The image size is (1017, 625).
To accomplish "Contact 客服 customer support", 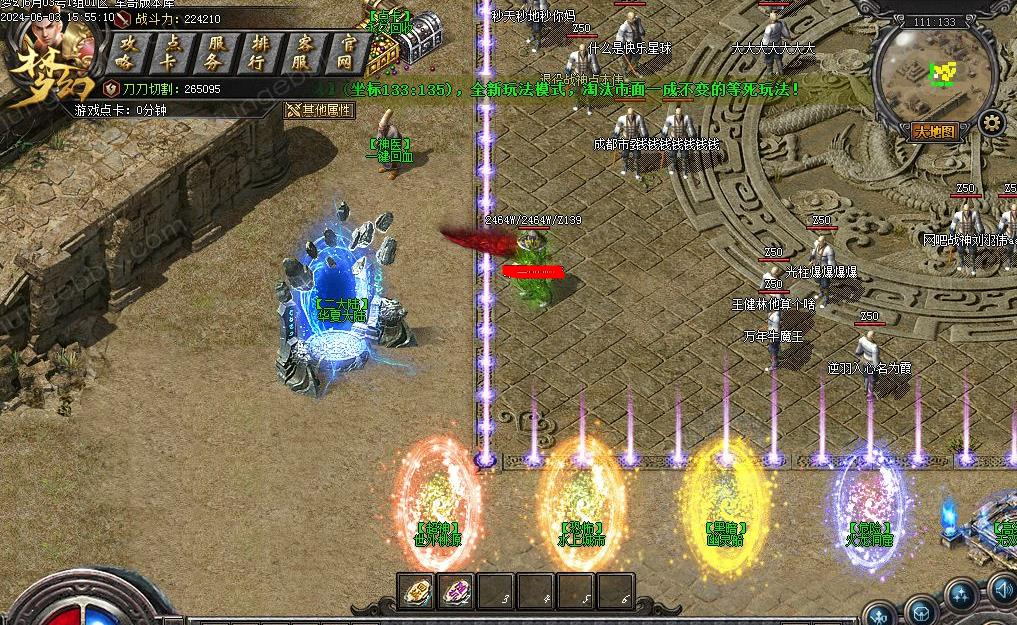I will click(305, 52).
